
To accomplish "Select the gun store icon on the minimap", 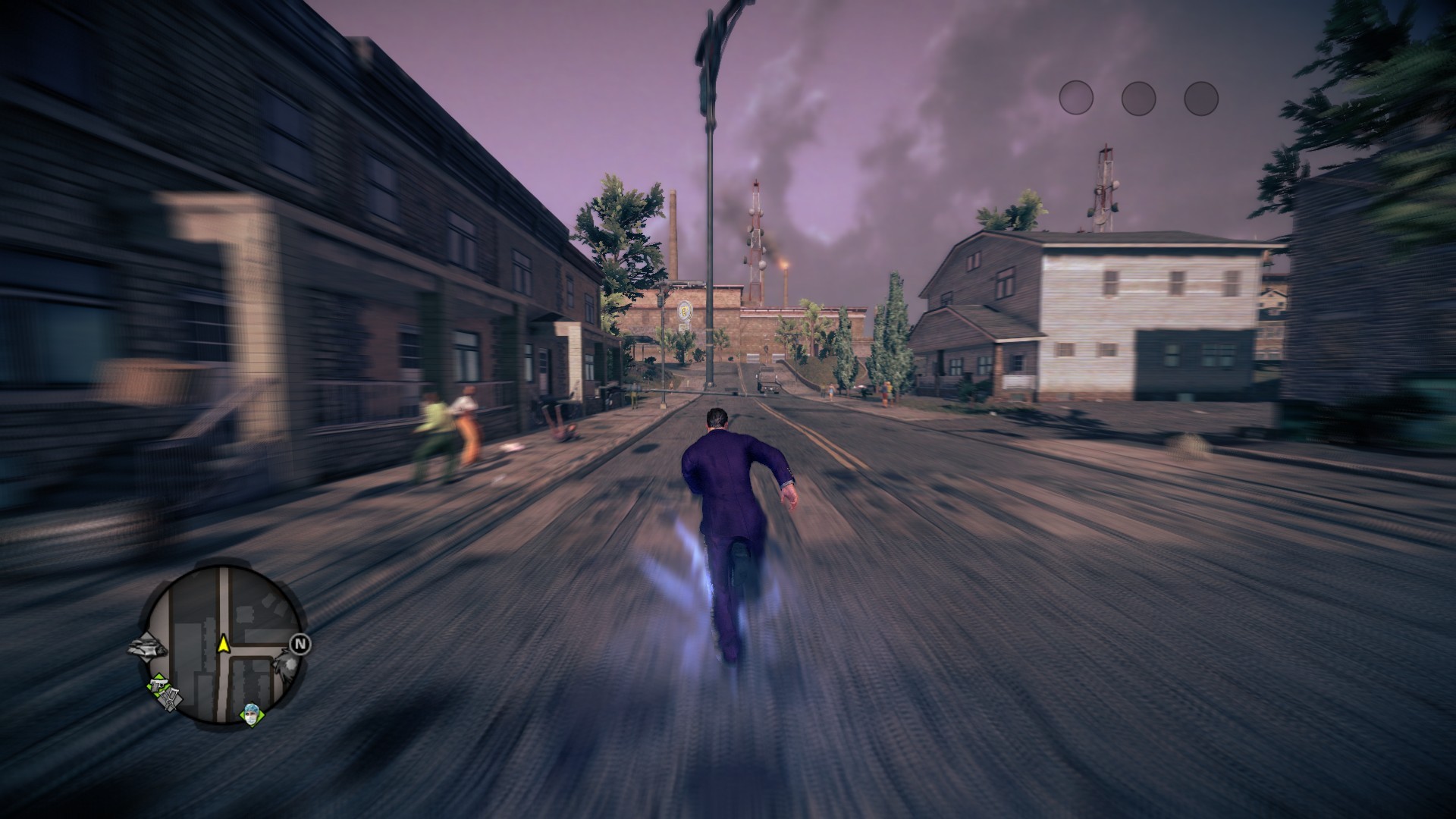I will click(x=160, y=685).
